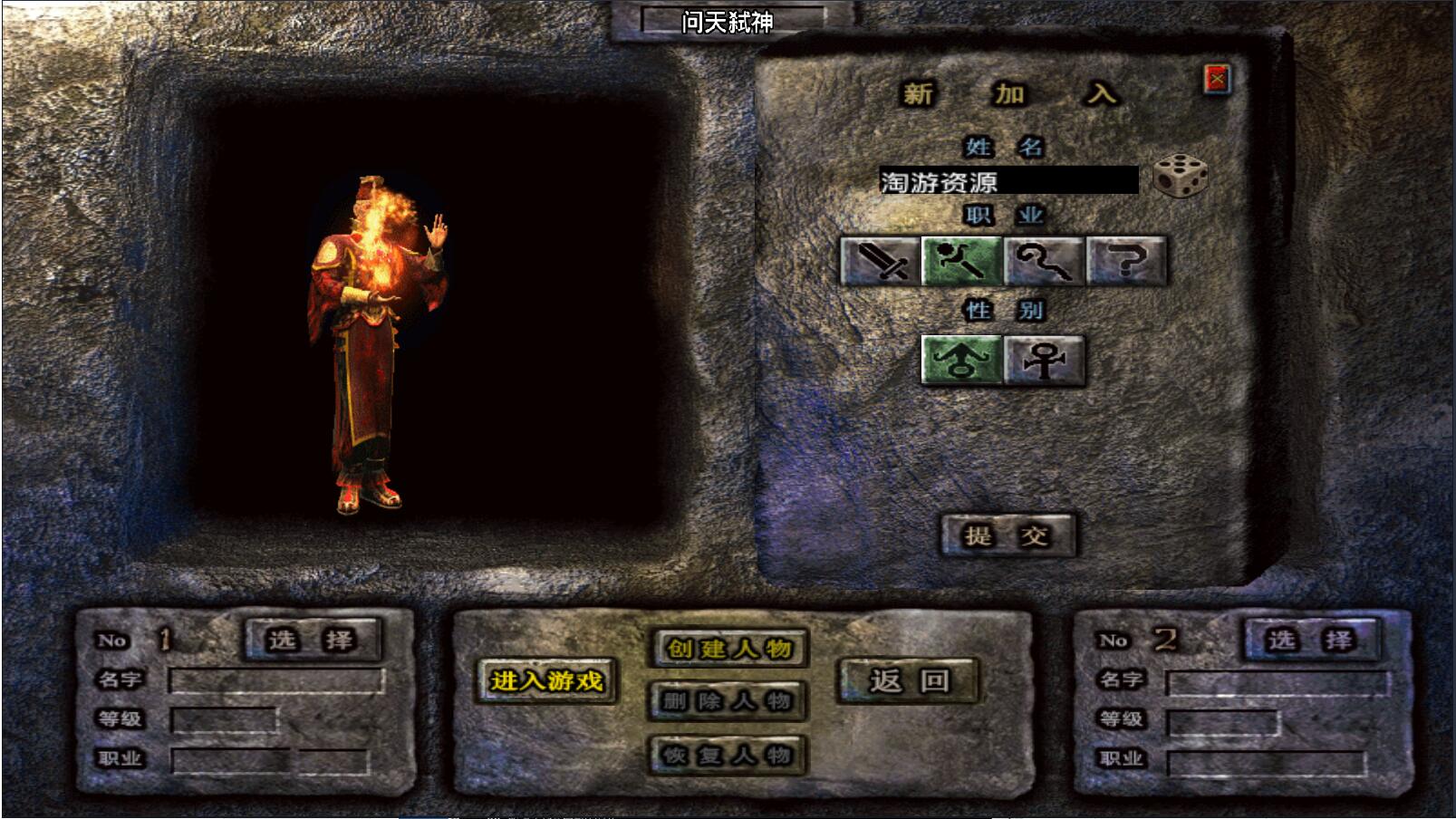Image resolution: width=1456 pixels, height=819 pixels.
Task: Enter the game with 进入游戏
Action: click(546, 680)
